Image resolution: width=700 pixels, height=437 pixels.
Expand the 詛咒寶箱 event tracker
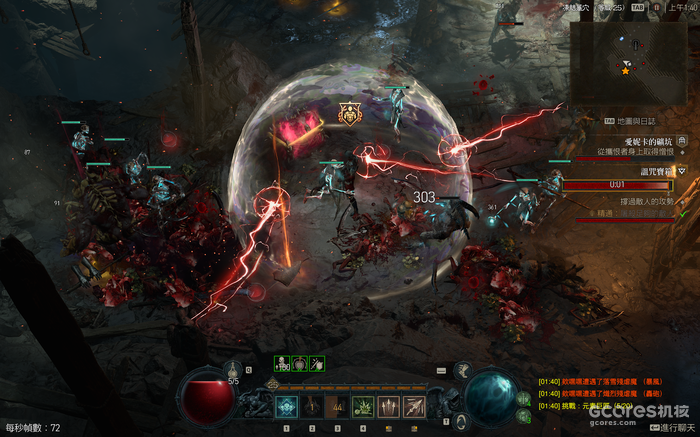click(x=682, y=171)
